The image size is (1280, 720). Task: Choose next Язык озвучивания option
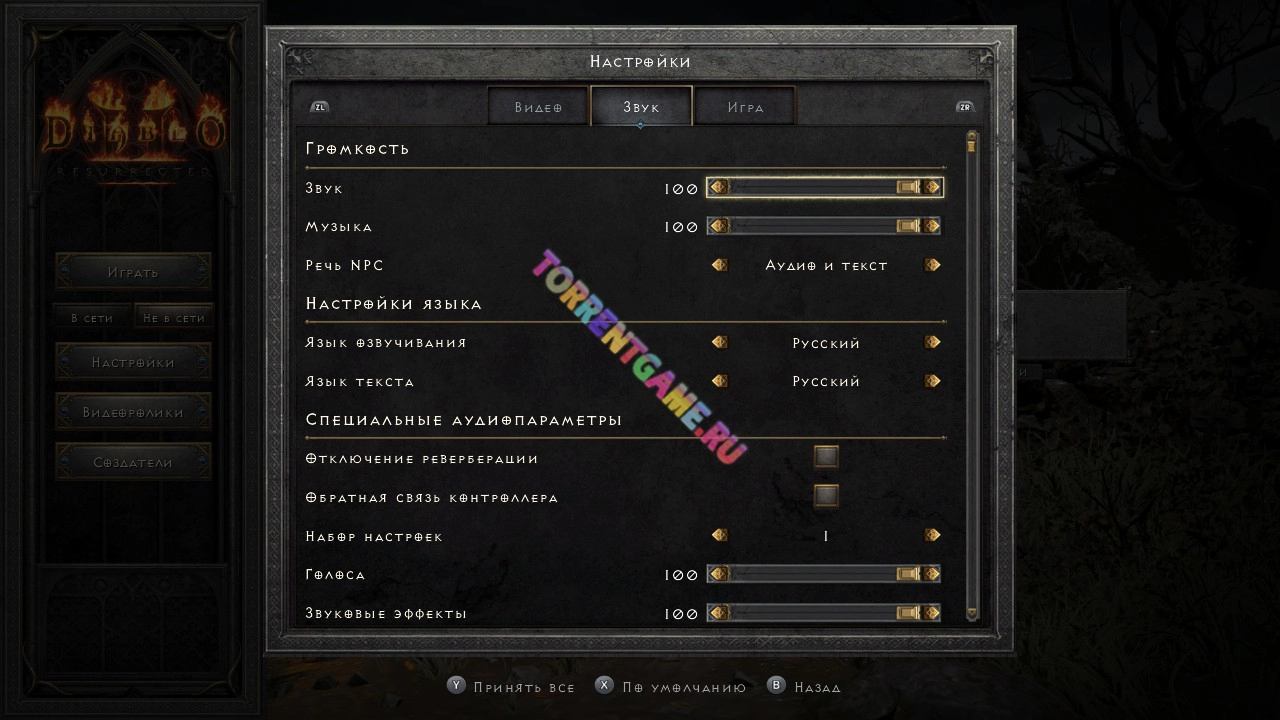click(x=932, y=343)
